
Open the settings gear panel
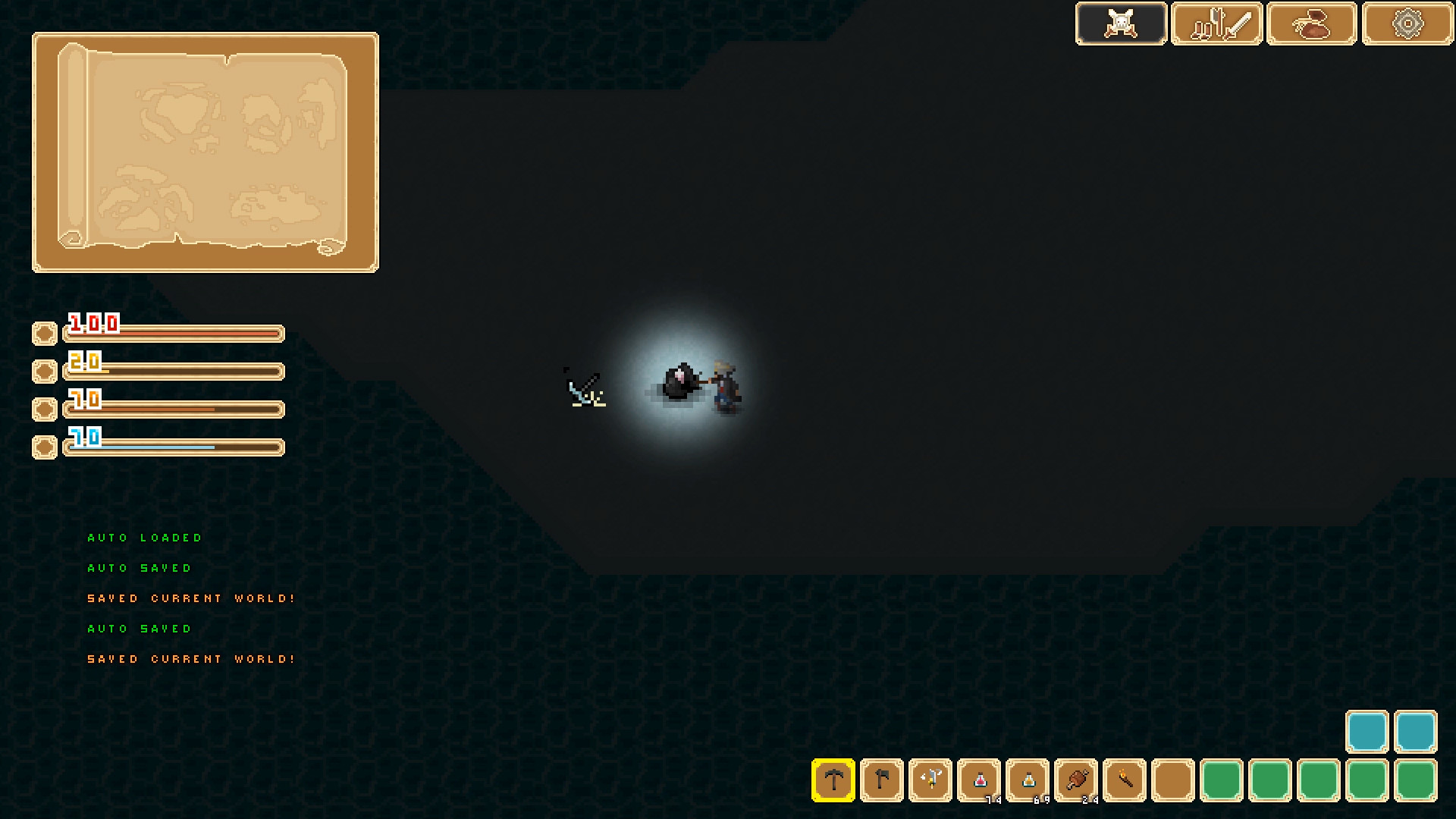tap(1407, 23)
